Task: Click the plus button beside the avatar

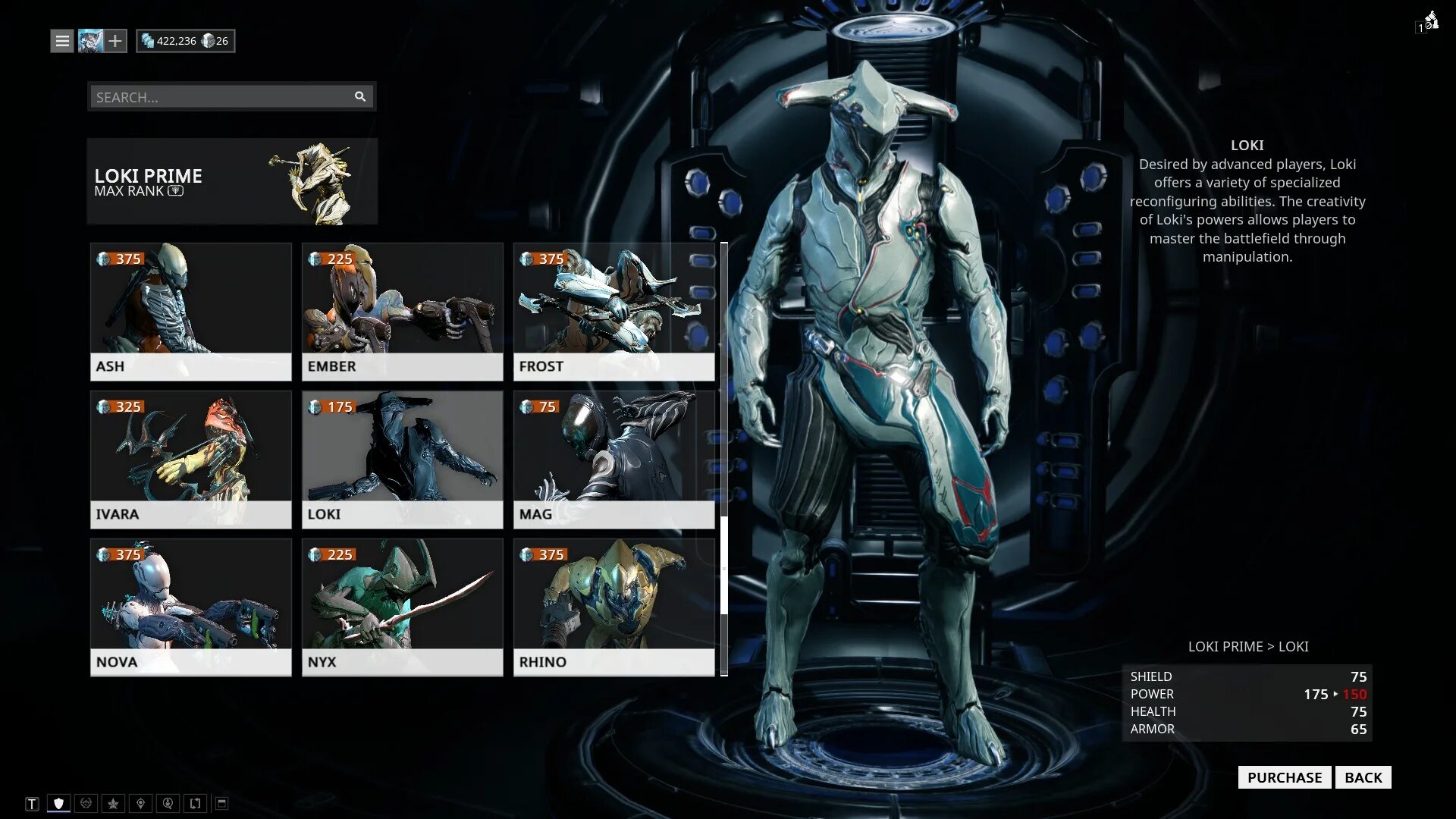Action: click(x=115, y=41)
